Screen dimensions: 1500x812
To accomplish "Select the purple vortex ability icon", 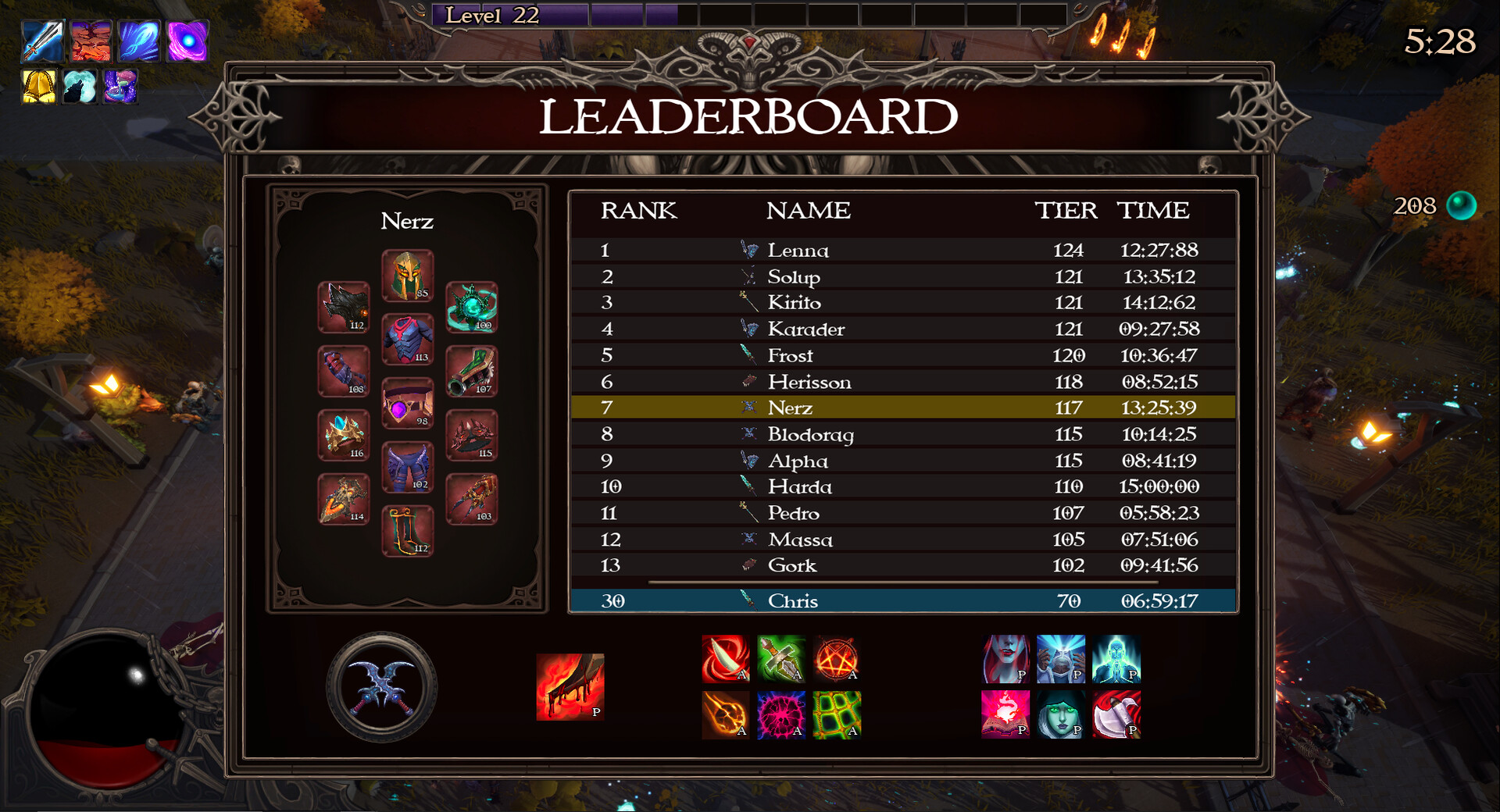I will point(187,41).
